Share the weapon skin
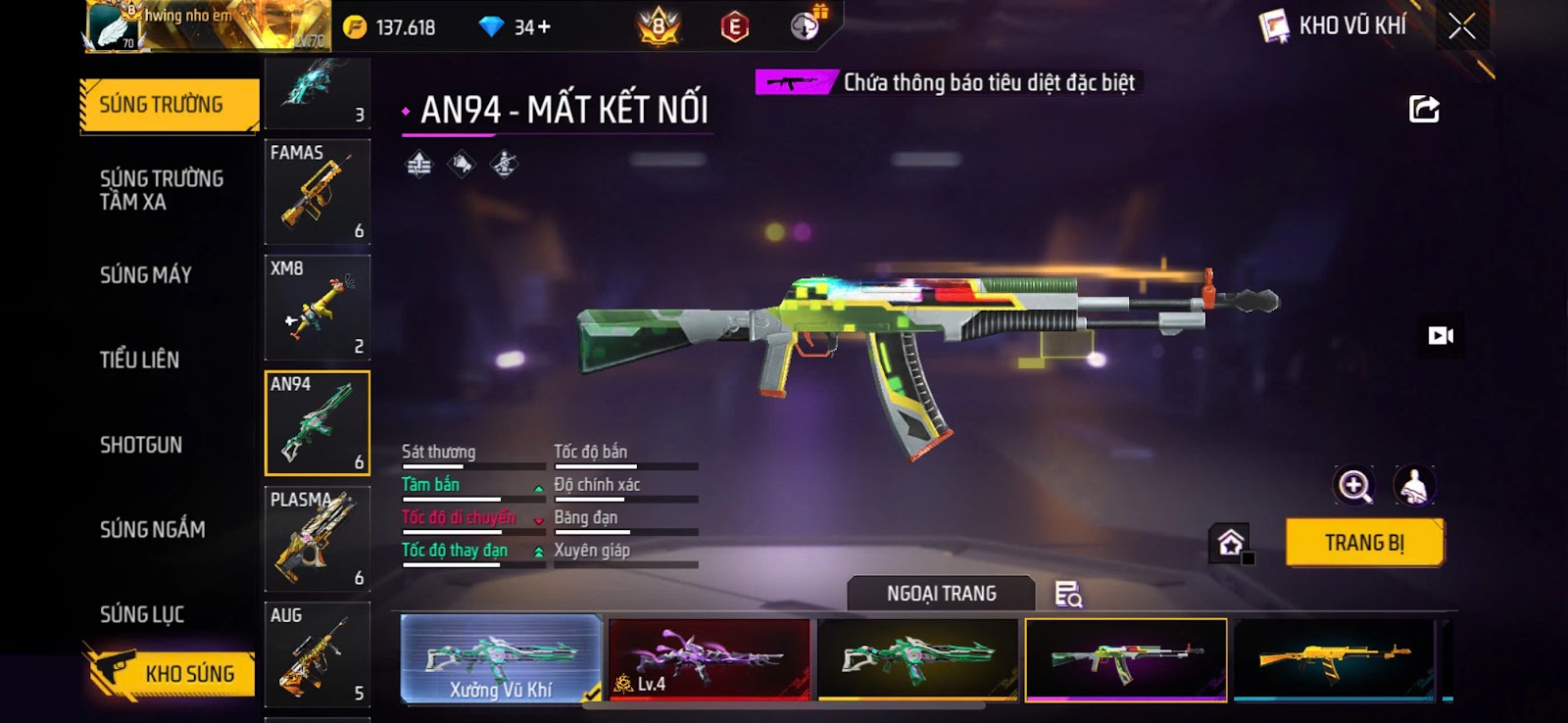Screen dimensions: 1568x723 [1424, 109]
